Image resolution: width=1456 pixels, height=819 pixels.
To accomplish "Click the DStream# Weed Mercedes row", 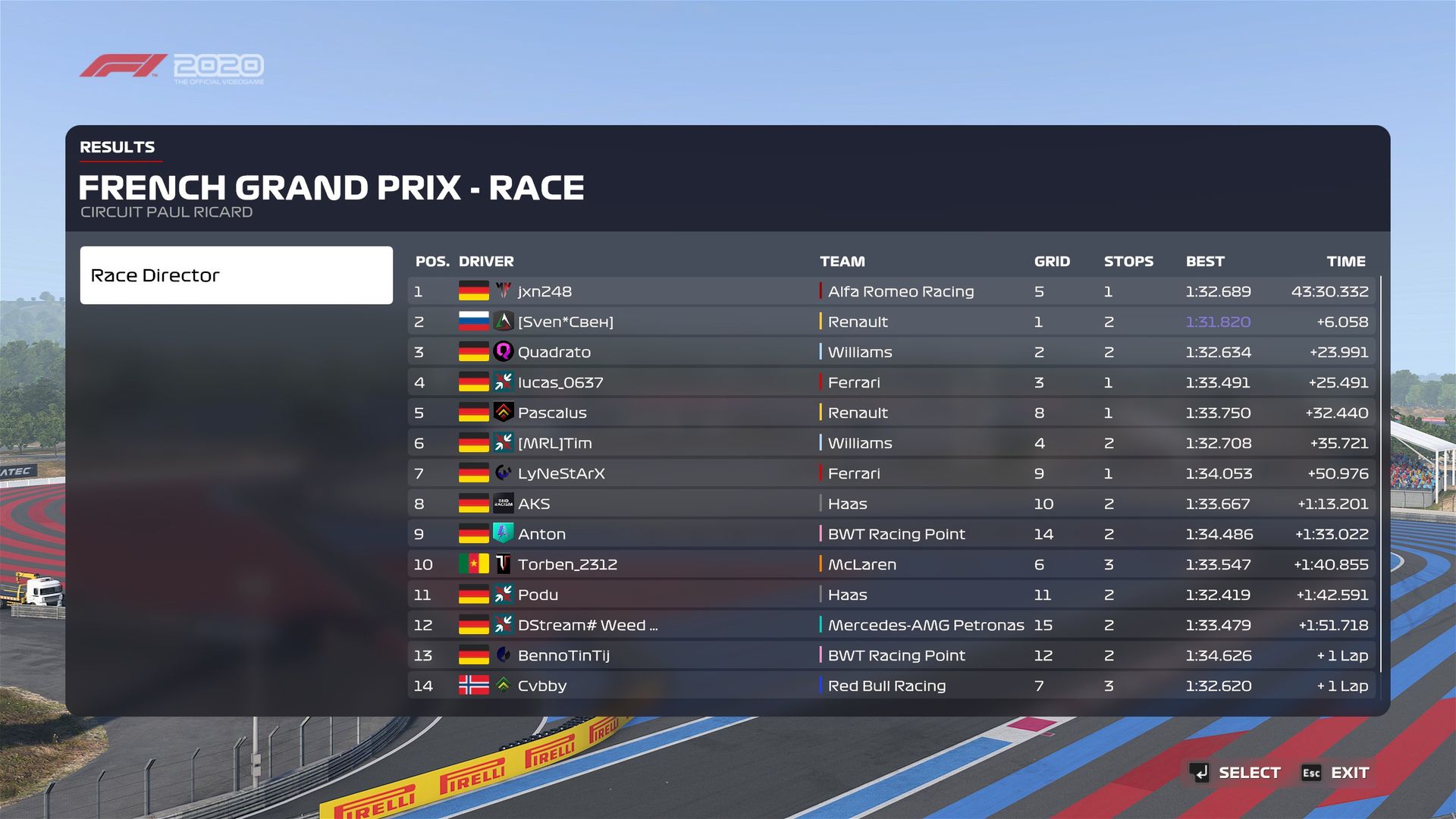I will click(x=891, y=625).
